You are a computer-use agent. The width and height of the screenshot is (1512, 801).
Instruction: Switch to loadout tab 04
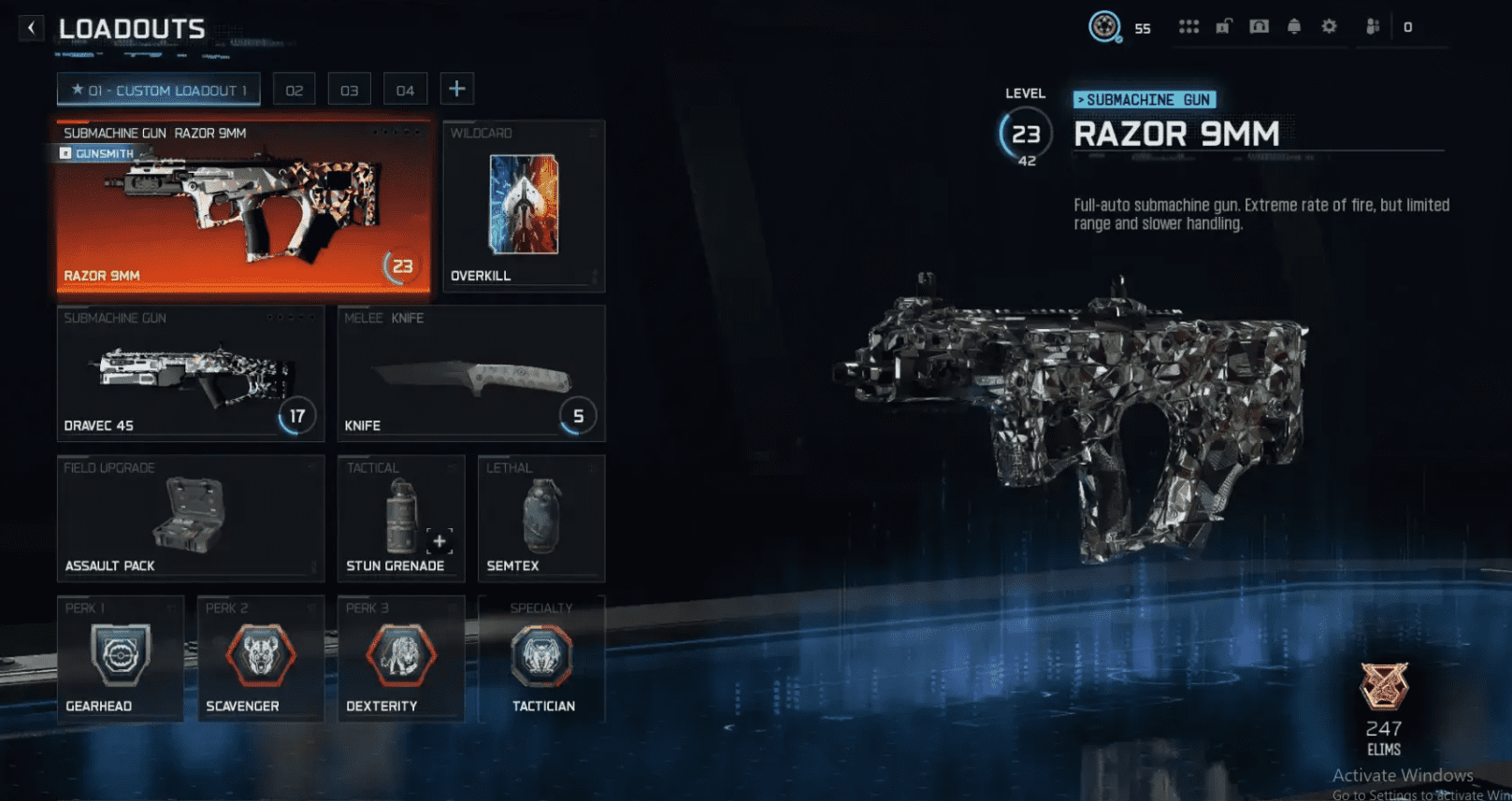tap(405, 90)
